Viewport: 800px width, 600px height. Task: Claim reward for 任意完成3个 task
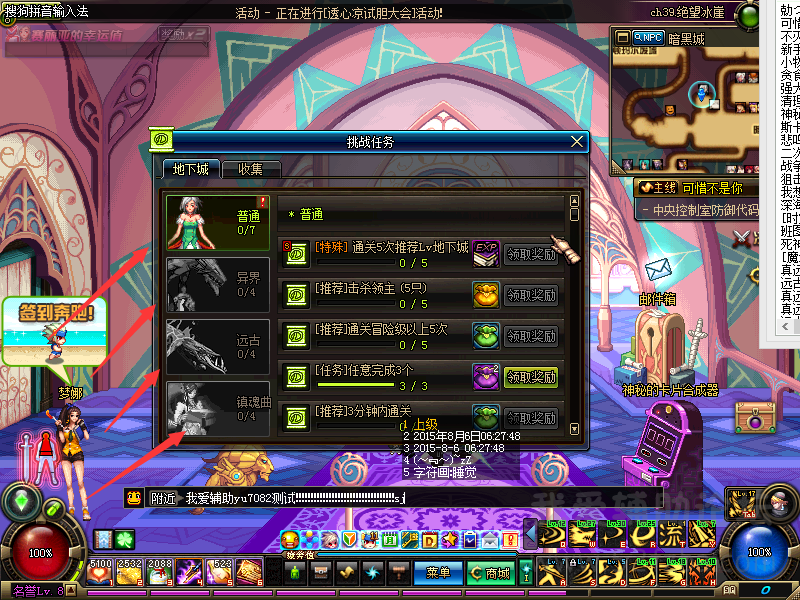click(x=531, y=377)
